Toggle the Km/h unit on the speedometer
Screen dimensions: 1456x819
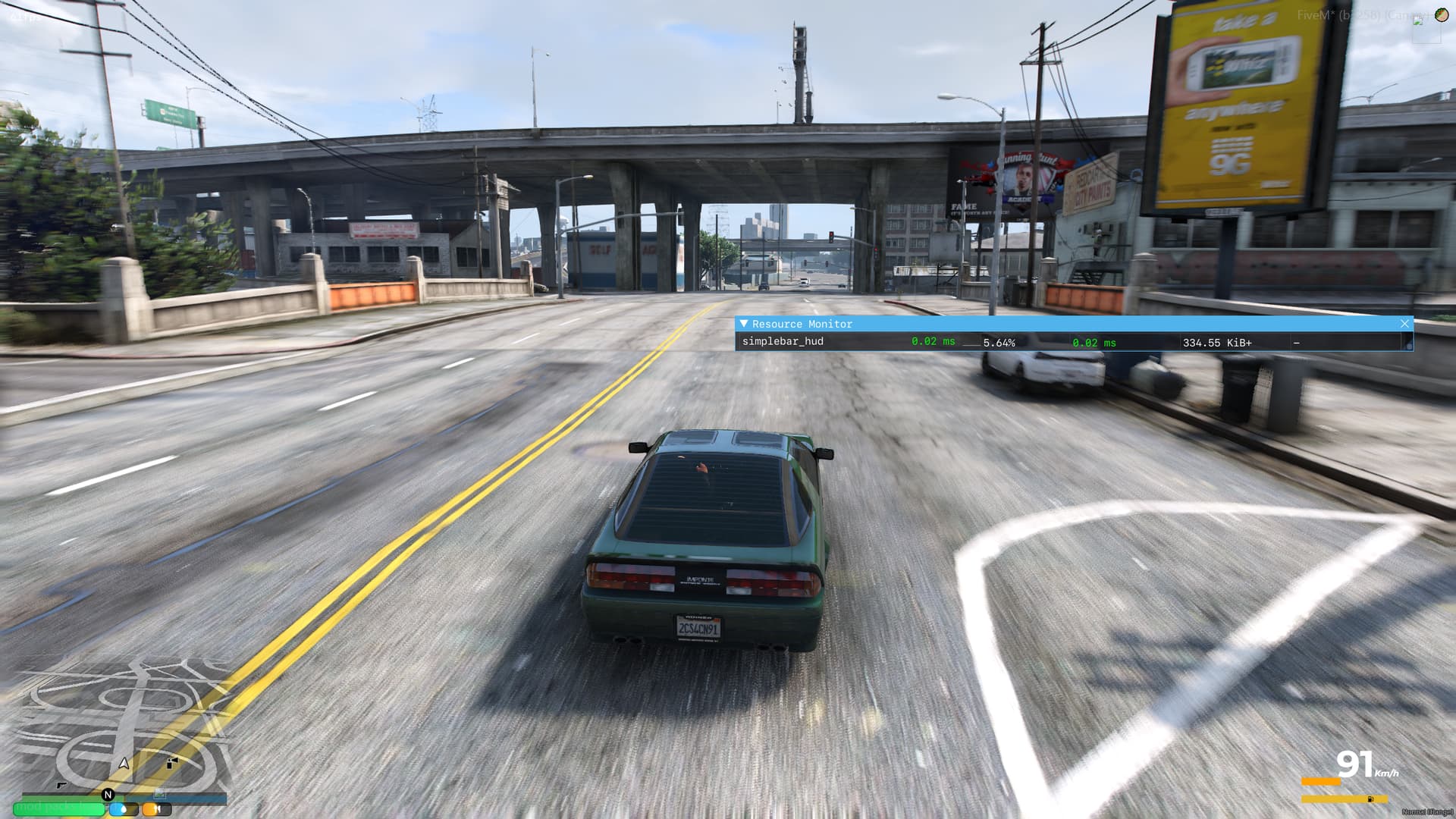(1387, 773)
